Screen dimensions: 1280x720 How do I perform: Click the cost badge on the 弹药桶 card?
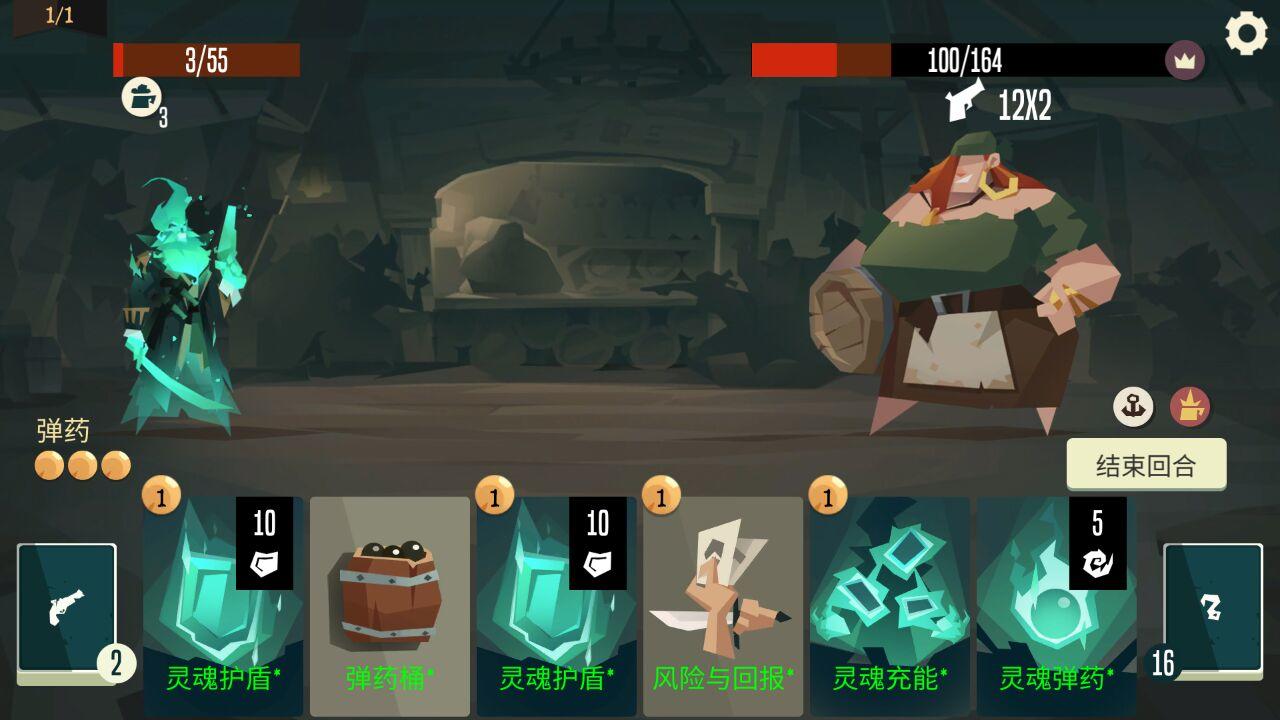click(325, 496)
